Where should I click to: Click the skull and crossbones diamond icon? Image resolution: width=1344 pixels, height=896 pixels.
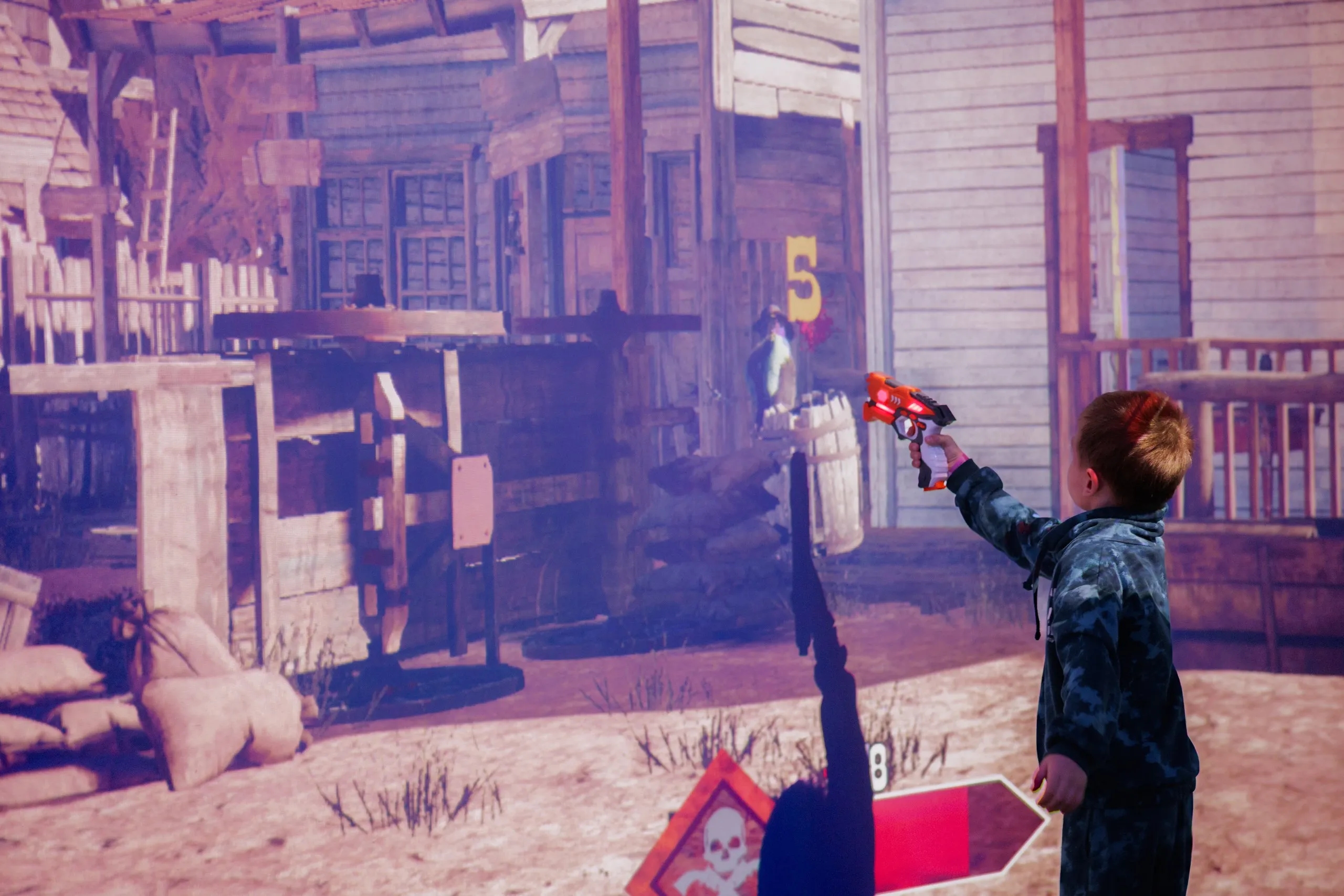click(x=716, y=842)
